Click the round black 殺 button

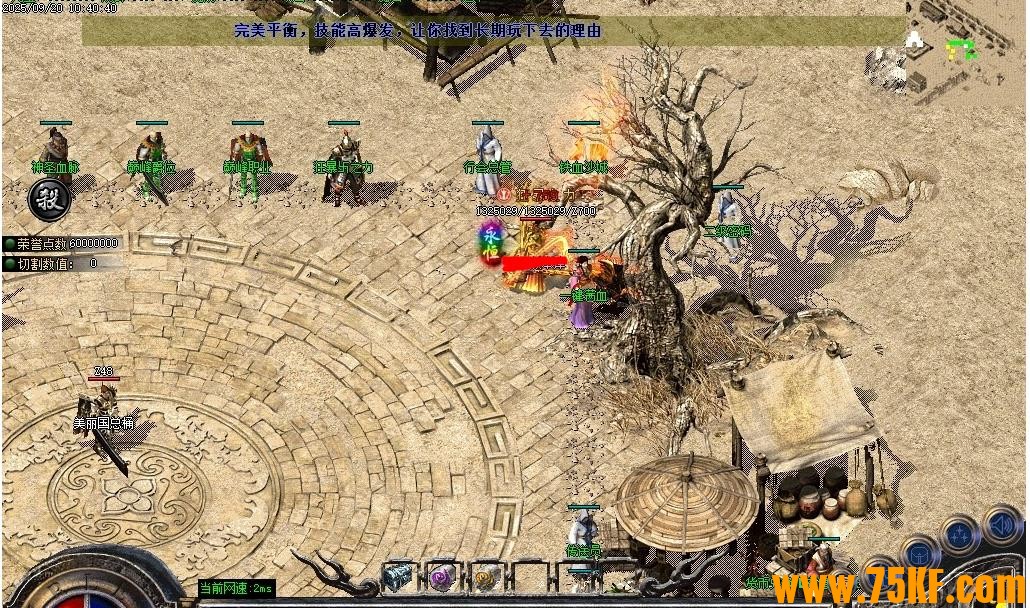coord(49,199)
